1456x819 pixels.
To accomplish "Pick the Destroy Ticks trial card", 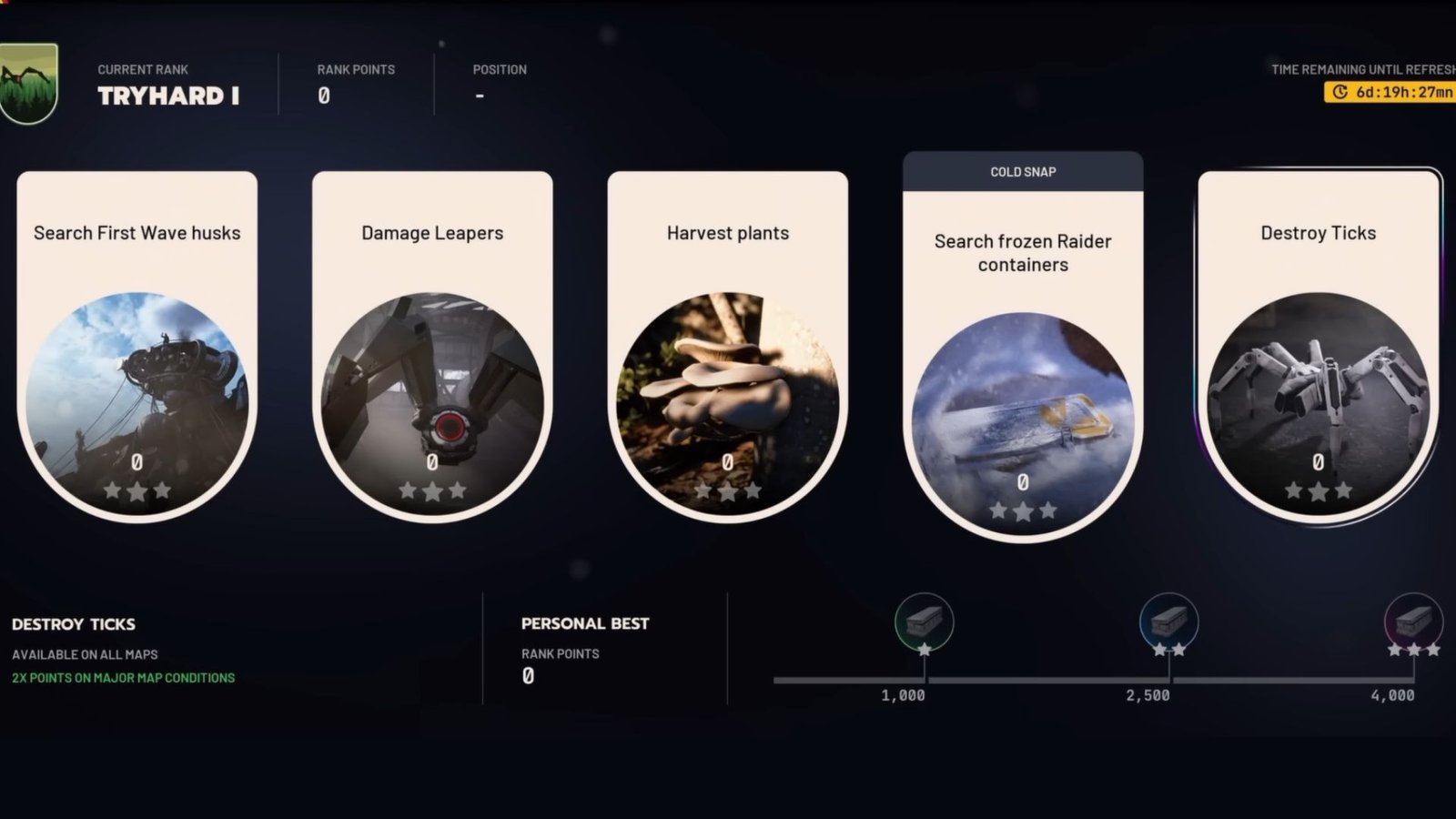I will [1318, 346].
